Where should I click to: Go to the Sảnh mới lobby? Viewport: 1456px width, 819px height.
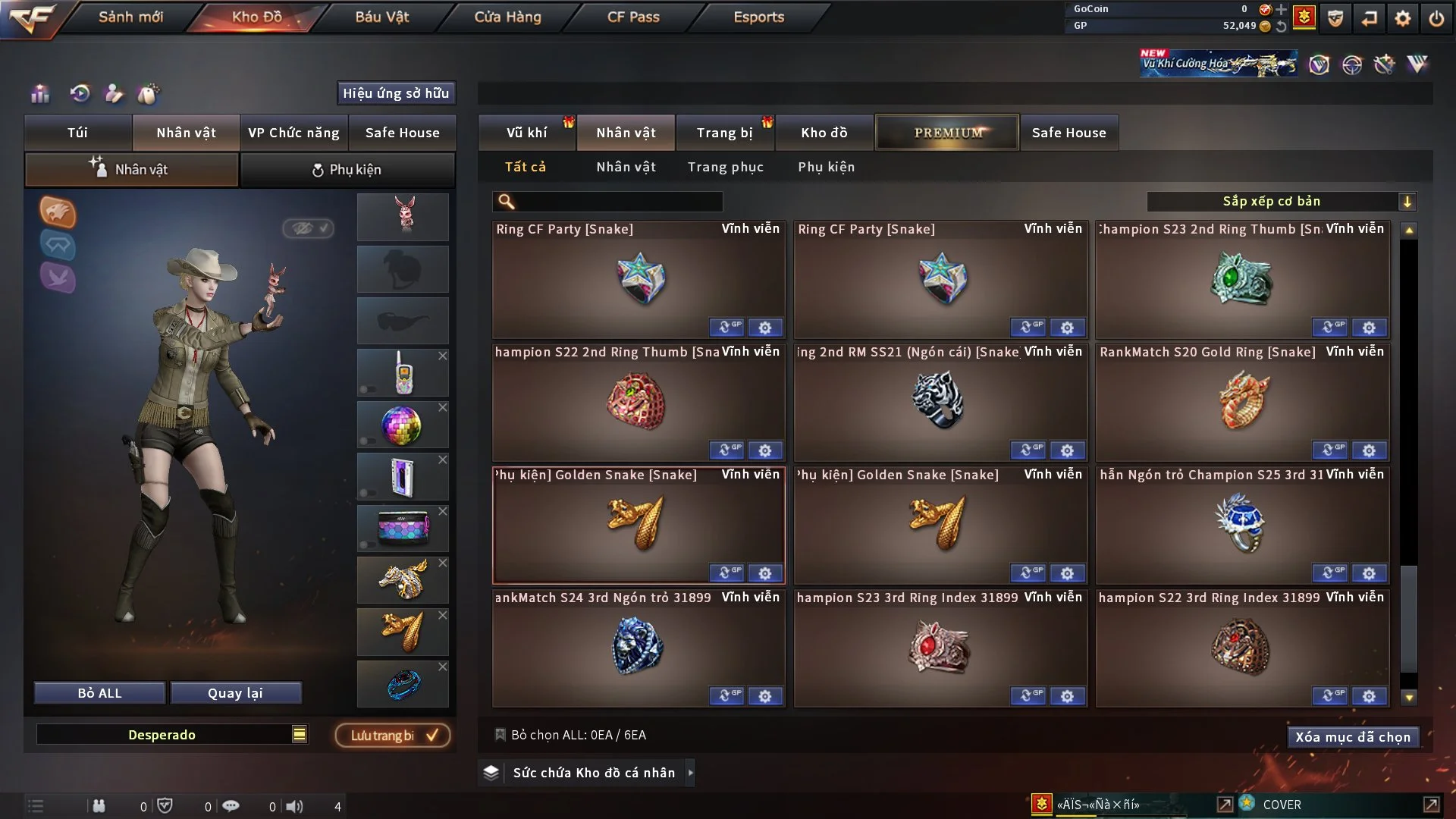click(x=130, y=17)
